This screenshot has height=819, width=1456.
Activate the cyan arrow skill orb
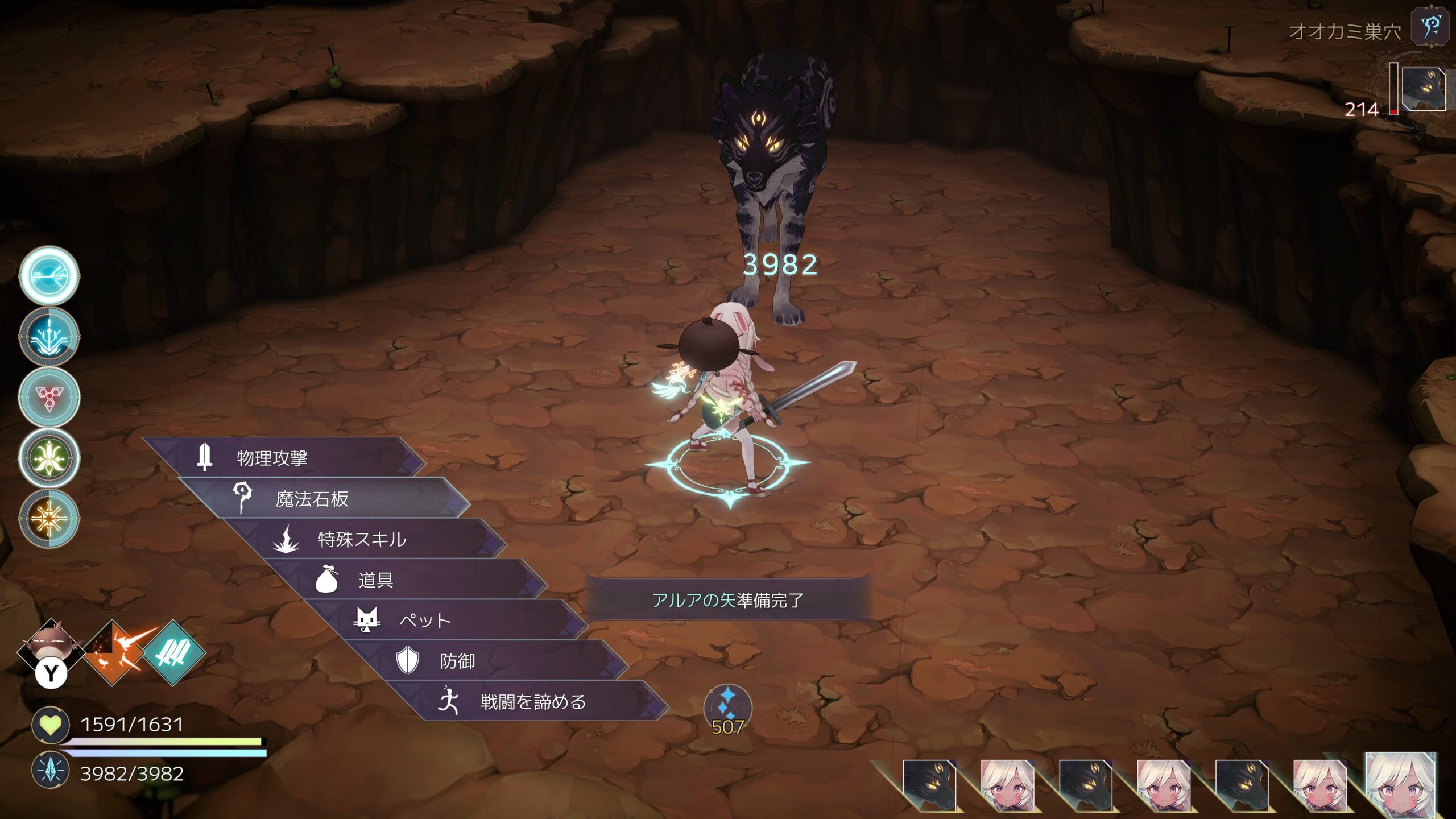click(49, 276)
